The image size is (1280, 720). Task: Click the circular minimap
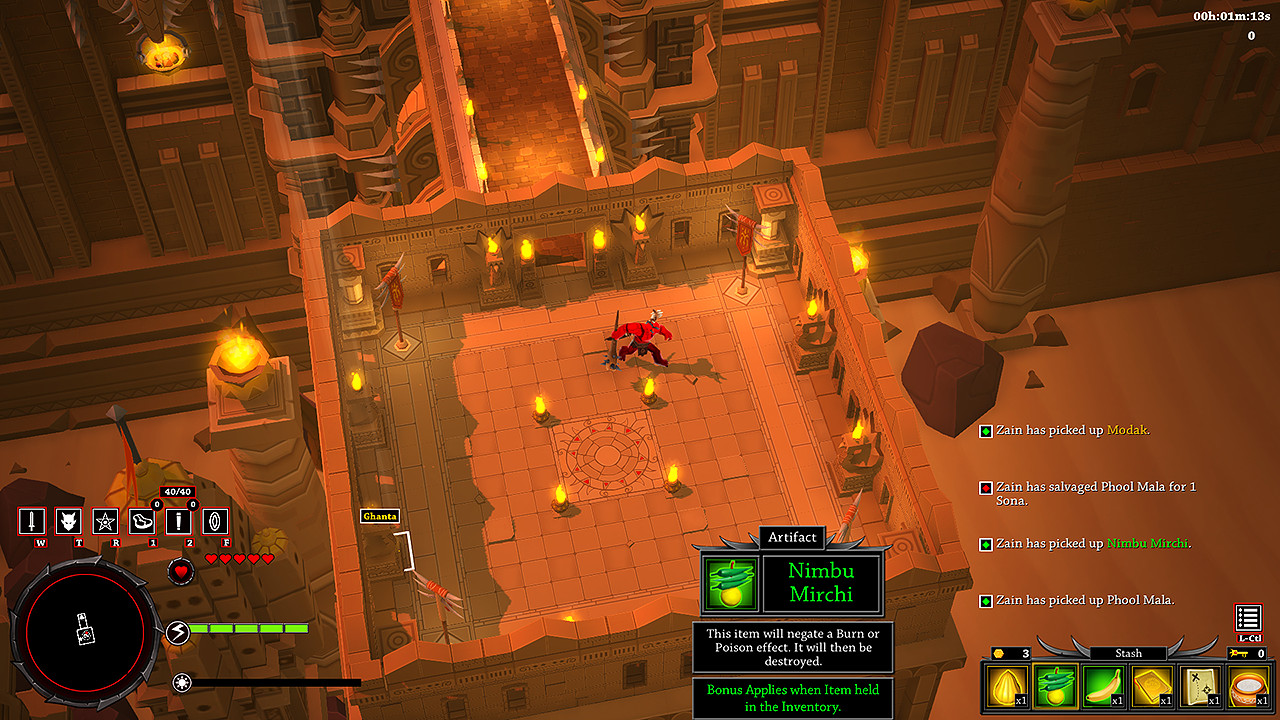pos(85,629)
